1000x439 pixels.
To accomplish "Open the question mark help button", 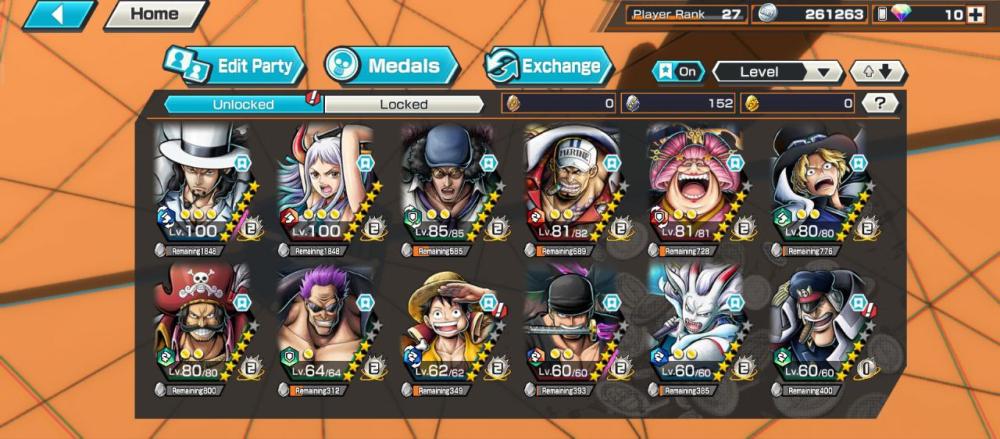I will (x=879, y=103).
